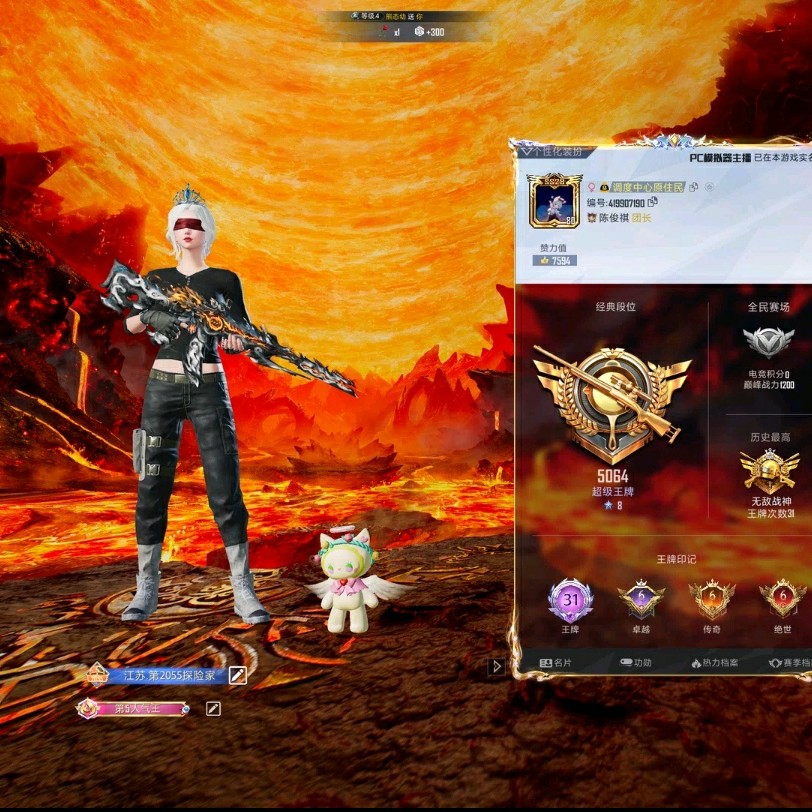
Task: Click the red 绝世 mark badge
Action: coord(781,600)
